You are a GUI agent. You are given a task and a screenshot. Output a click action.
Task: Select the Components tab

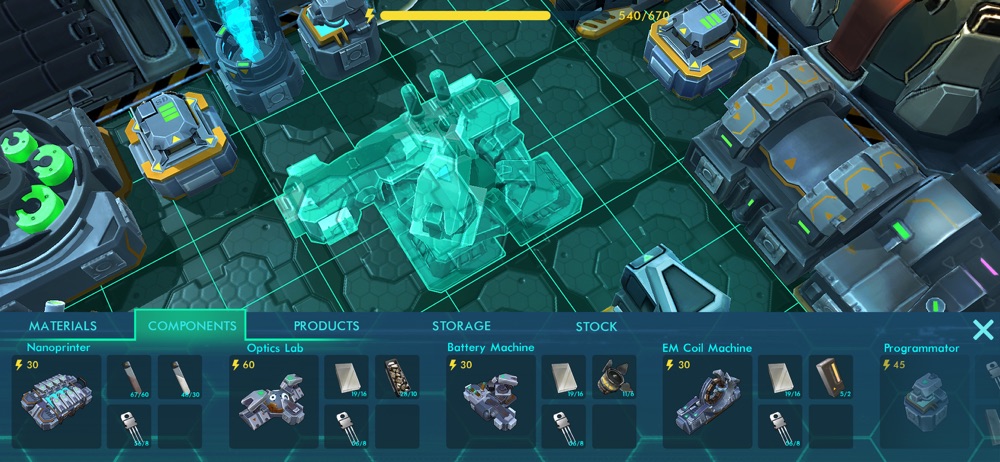(190, 326)
